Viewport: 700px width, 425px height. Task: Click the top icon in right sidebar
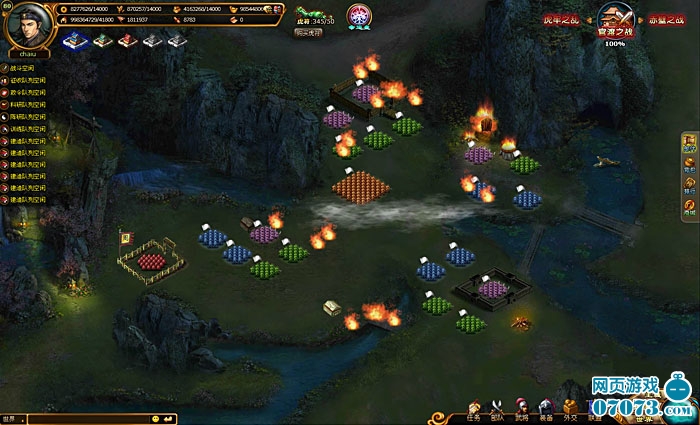tap(689, 145)
